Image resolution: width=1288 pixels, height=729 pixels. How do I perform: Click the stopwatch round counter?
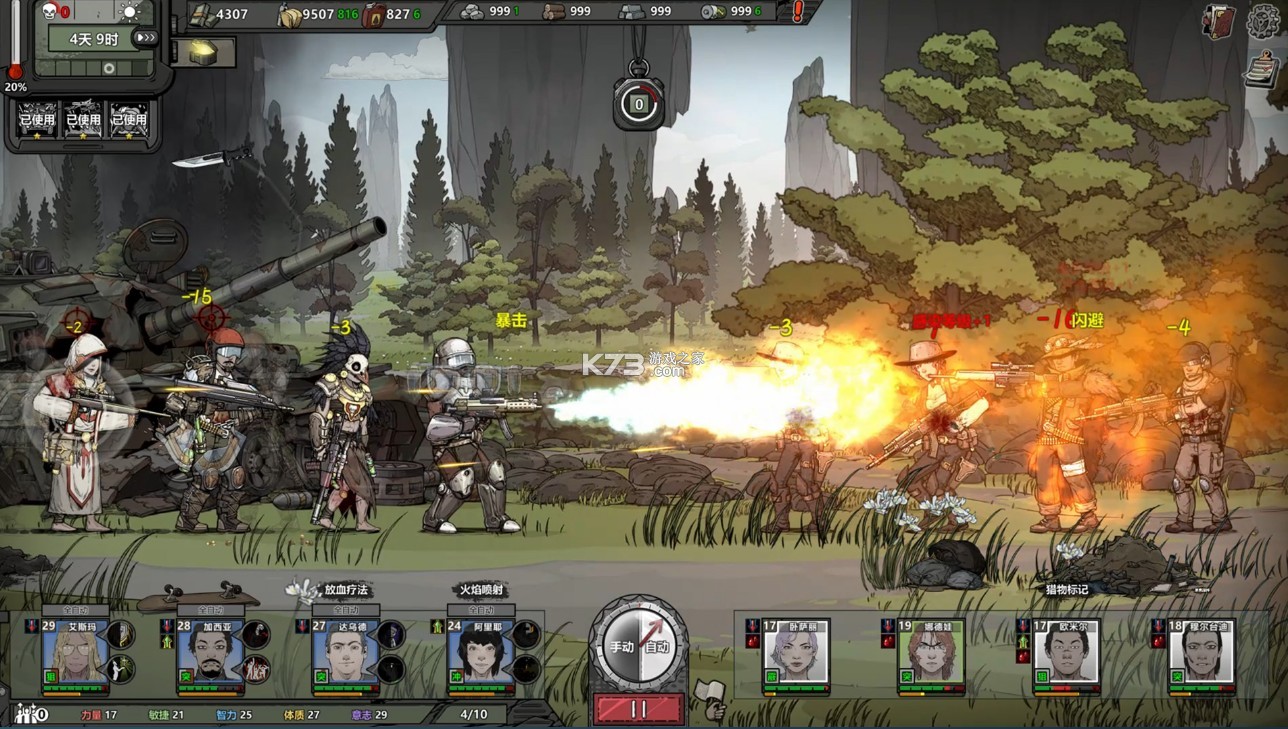(x=638, y=102)
